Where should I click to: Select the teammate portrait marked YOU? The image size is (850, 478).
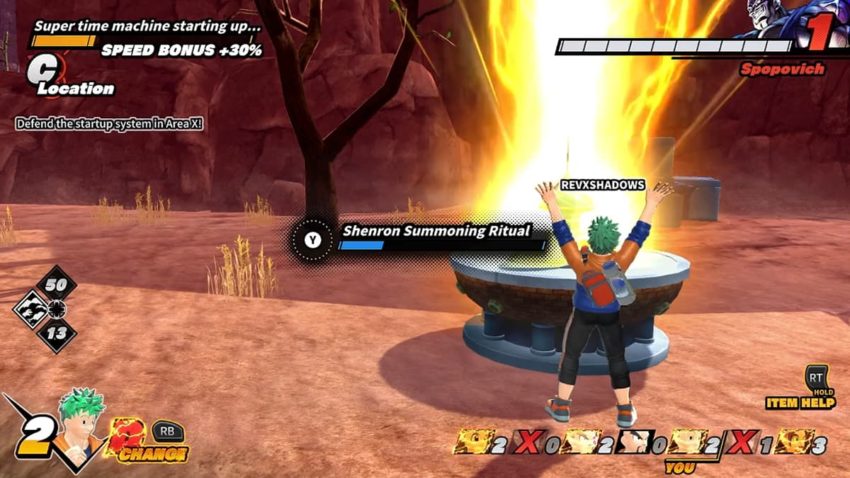pyautogui.click(x=681, y=441)
